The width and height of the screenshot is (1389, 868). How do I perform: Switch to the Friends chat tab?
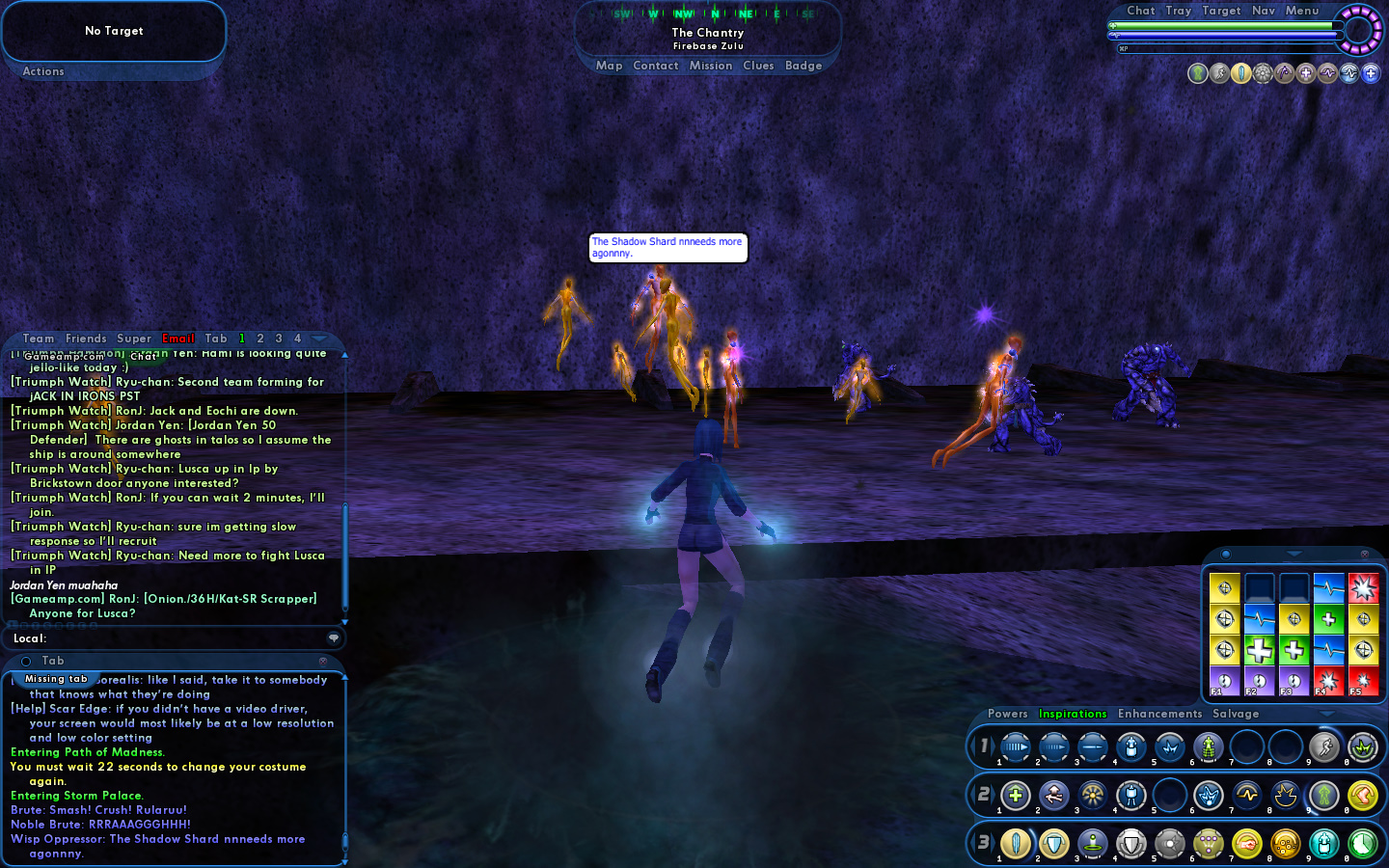pos(86,339)
